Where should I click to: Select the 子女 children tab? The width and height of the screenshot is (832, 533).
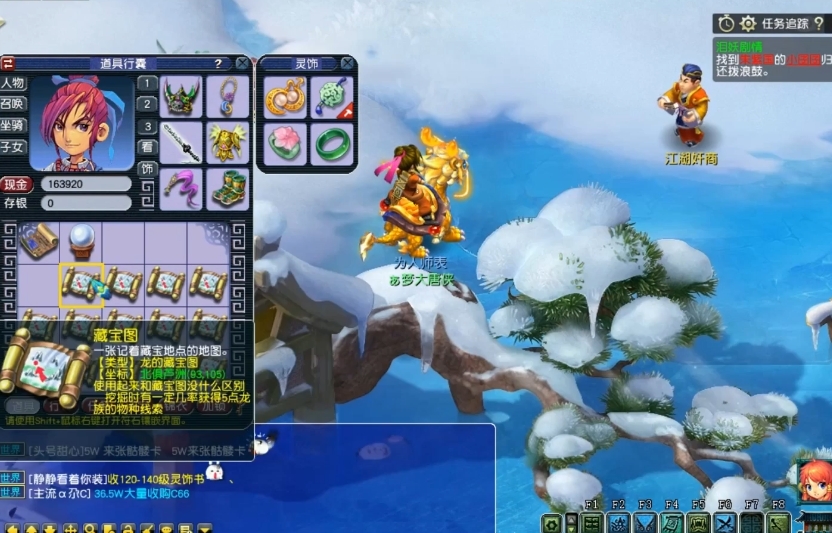(13, 147)
